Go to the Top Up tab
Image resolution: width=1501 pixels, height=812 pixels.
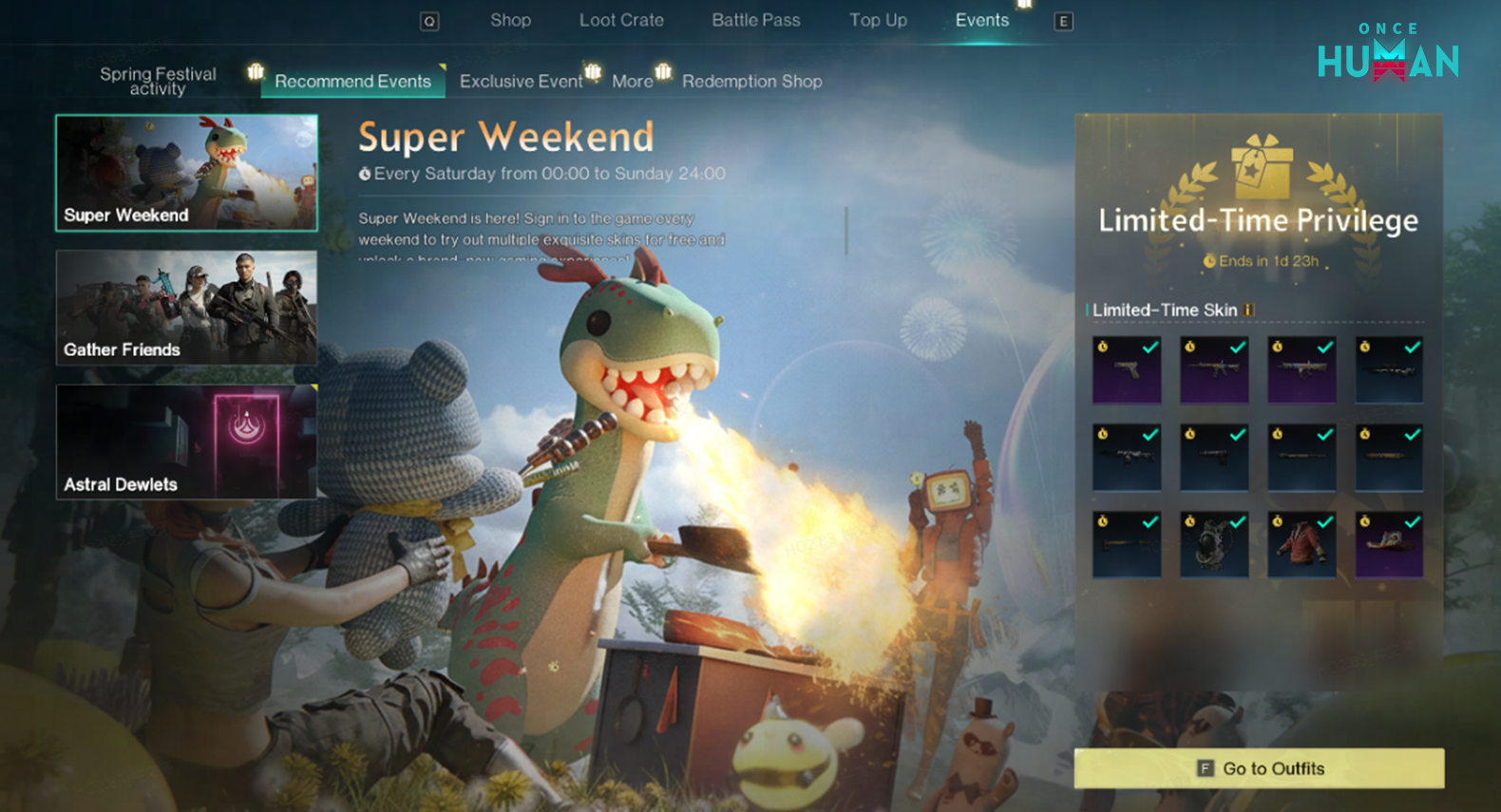878,20
